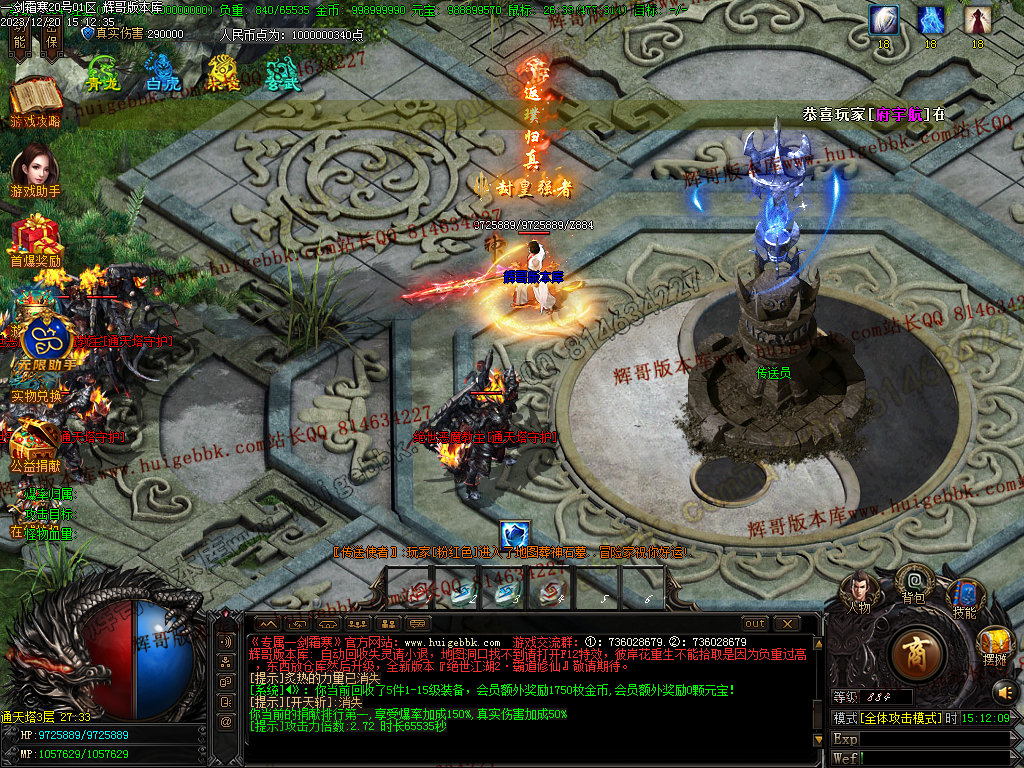Open the 背包 backpack inventory
This screenshot has height=768, width=1024.
point(913,581)
